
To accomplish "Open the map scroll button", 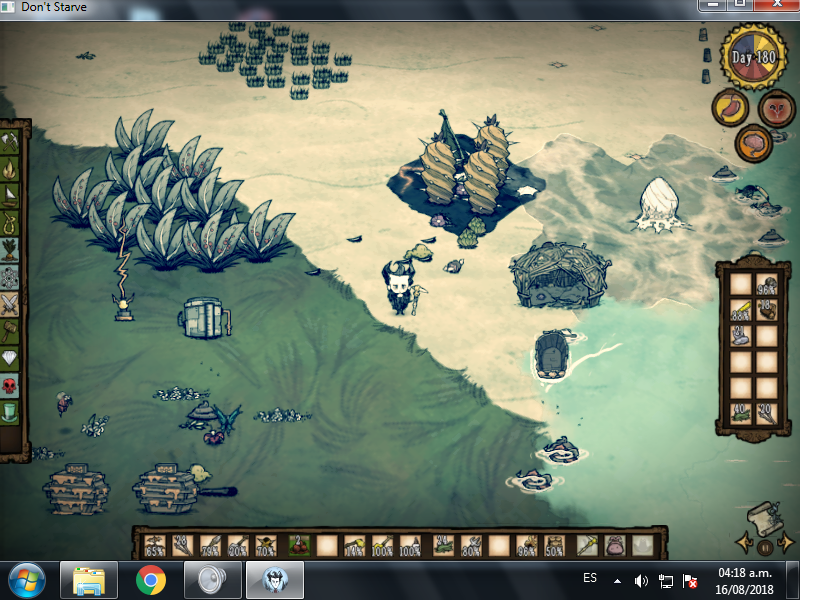I will pos(765,515).
